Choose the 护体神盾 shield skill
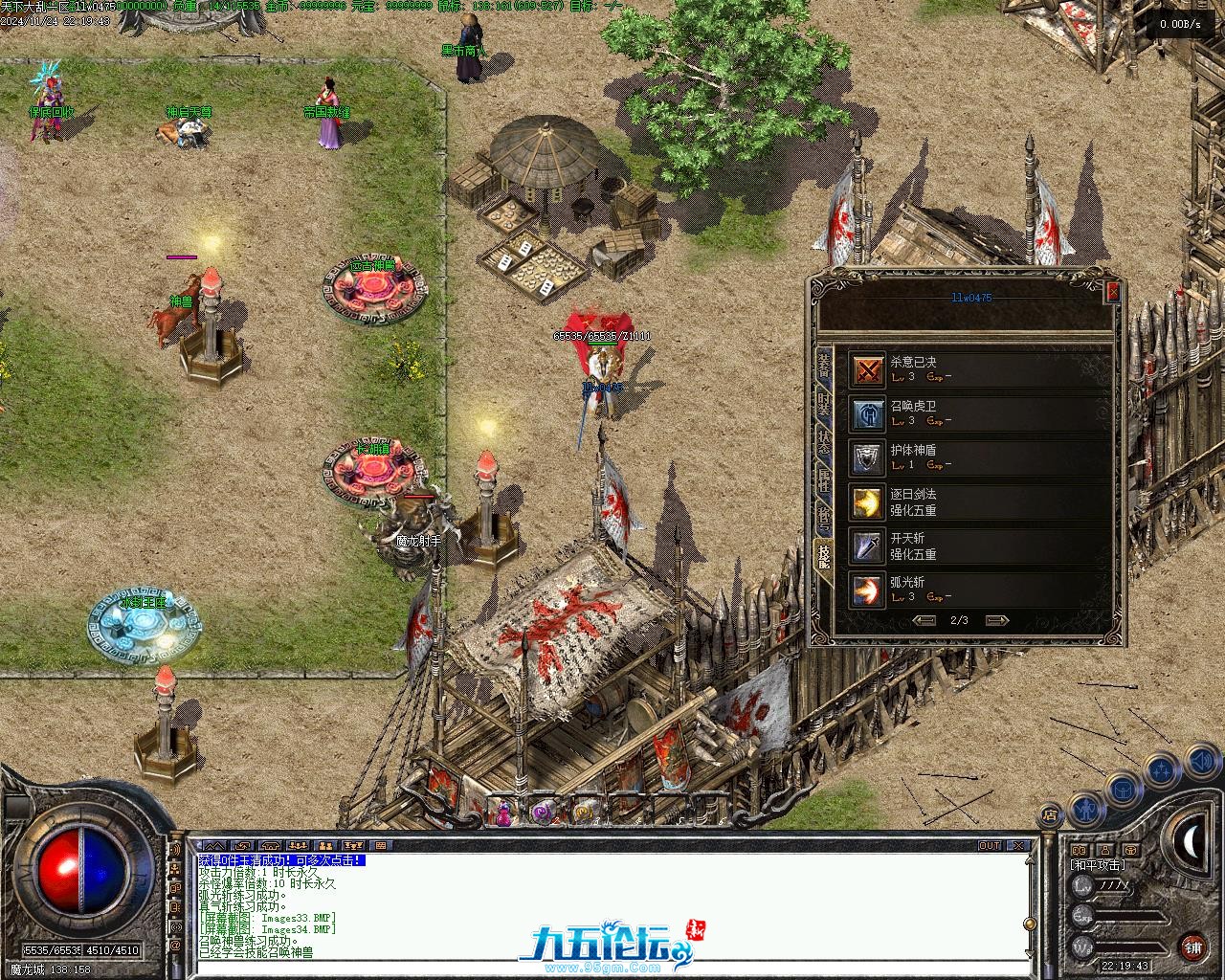The height and width of the screenshot is (980, 1225). point(868,457)
